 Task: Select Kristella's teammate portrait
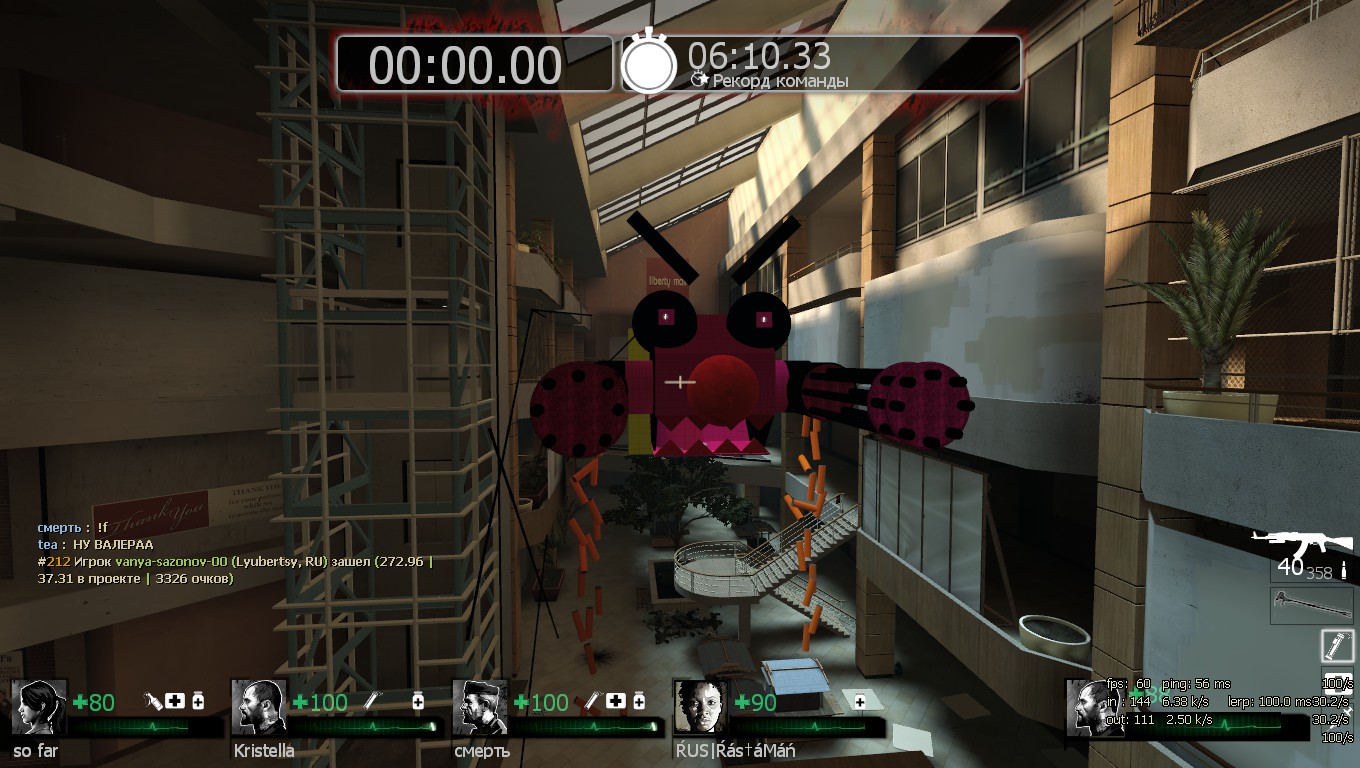click(x=258, y=707)
